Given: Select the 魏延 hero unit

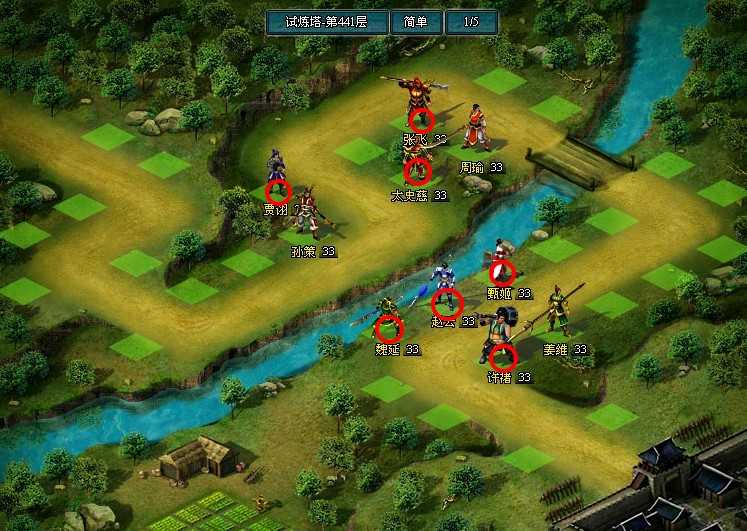Looking at the screenshot, I should pos(389,318).
